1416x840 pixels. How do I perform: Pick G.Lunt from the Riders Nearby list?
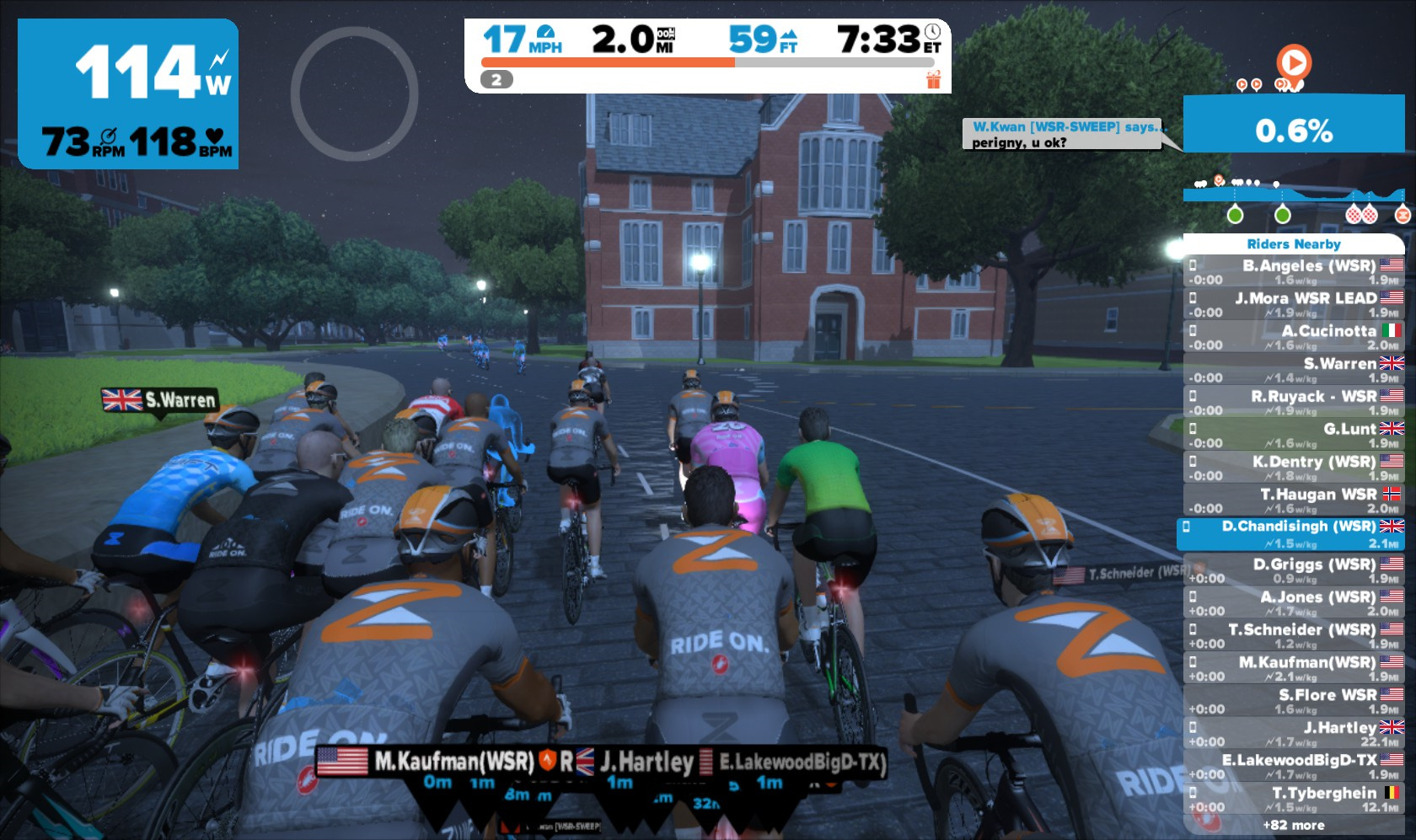(x=1294, y=435)
